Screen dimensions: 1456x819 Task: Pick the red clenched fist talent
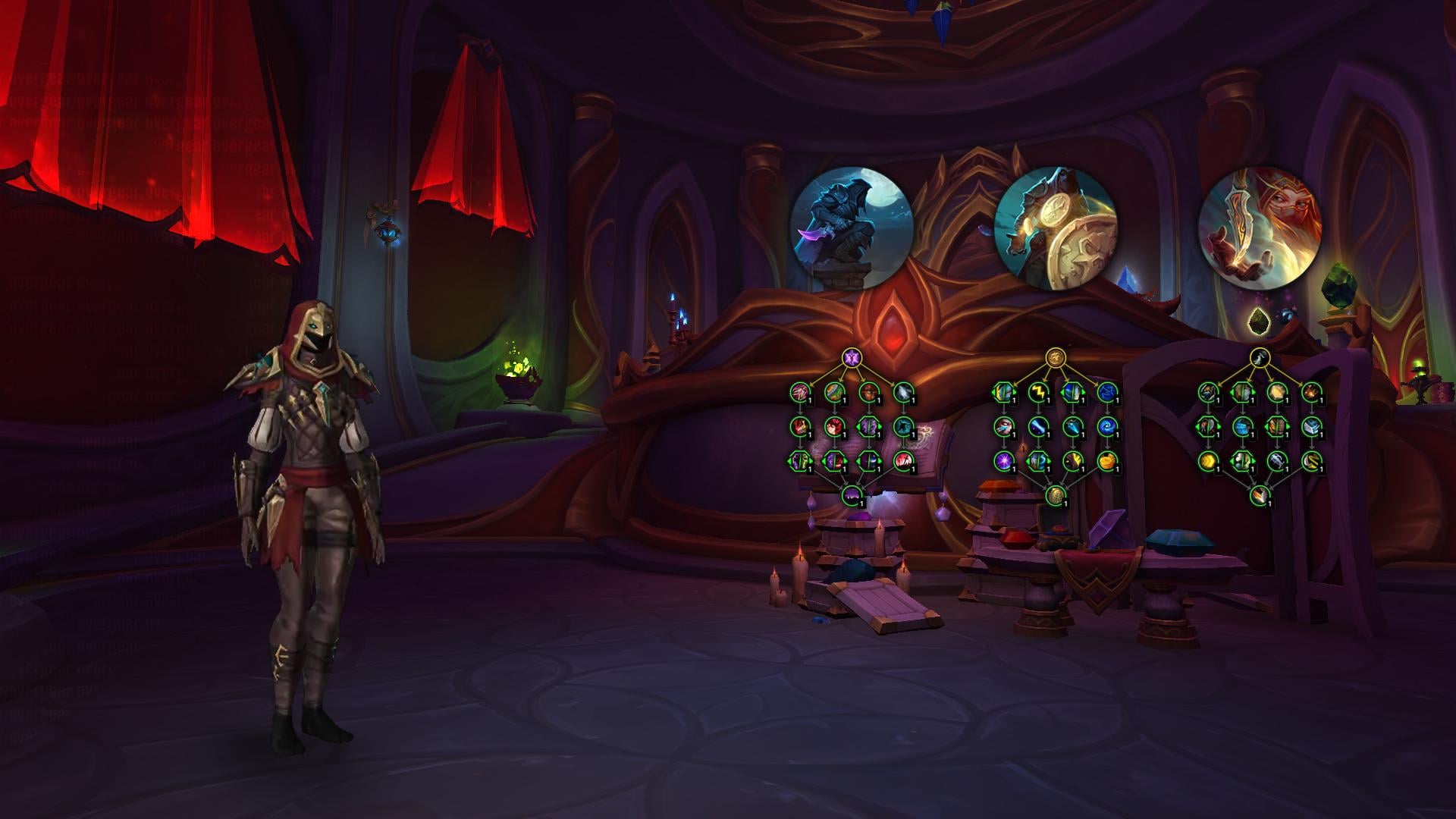click(834, 426)
